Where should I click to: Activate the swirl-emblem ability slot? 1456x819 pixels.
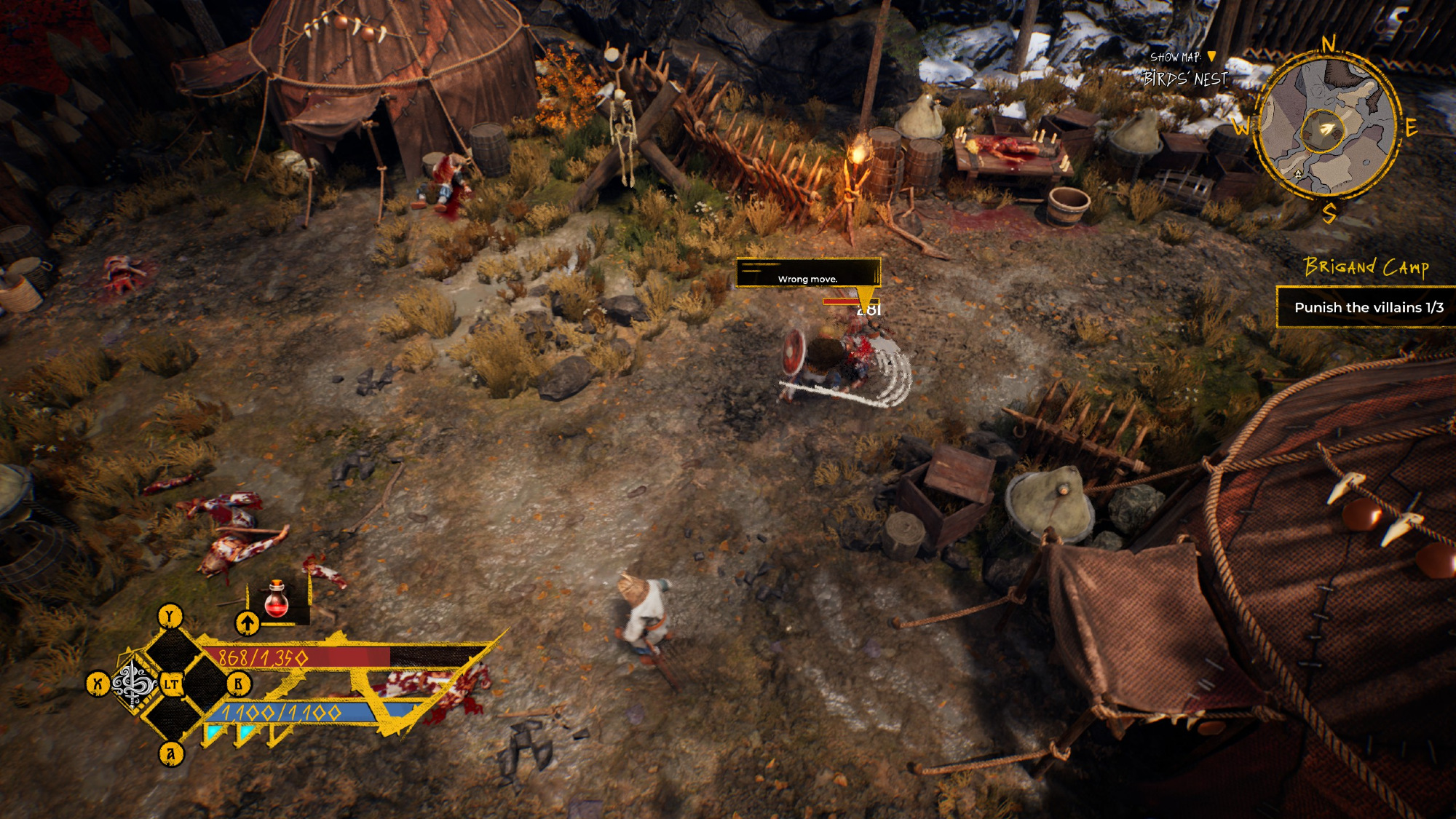pyautogui.click(x=134, y=684)
